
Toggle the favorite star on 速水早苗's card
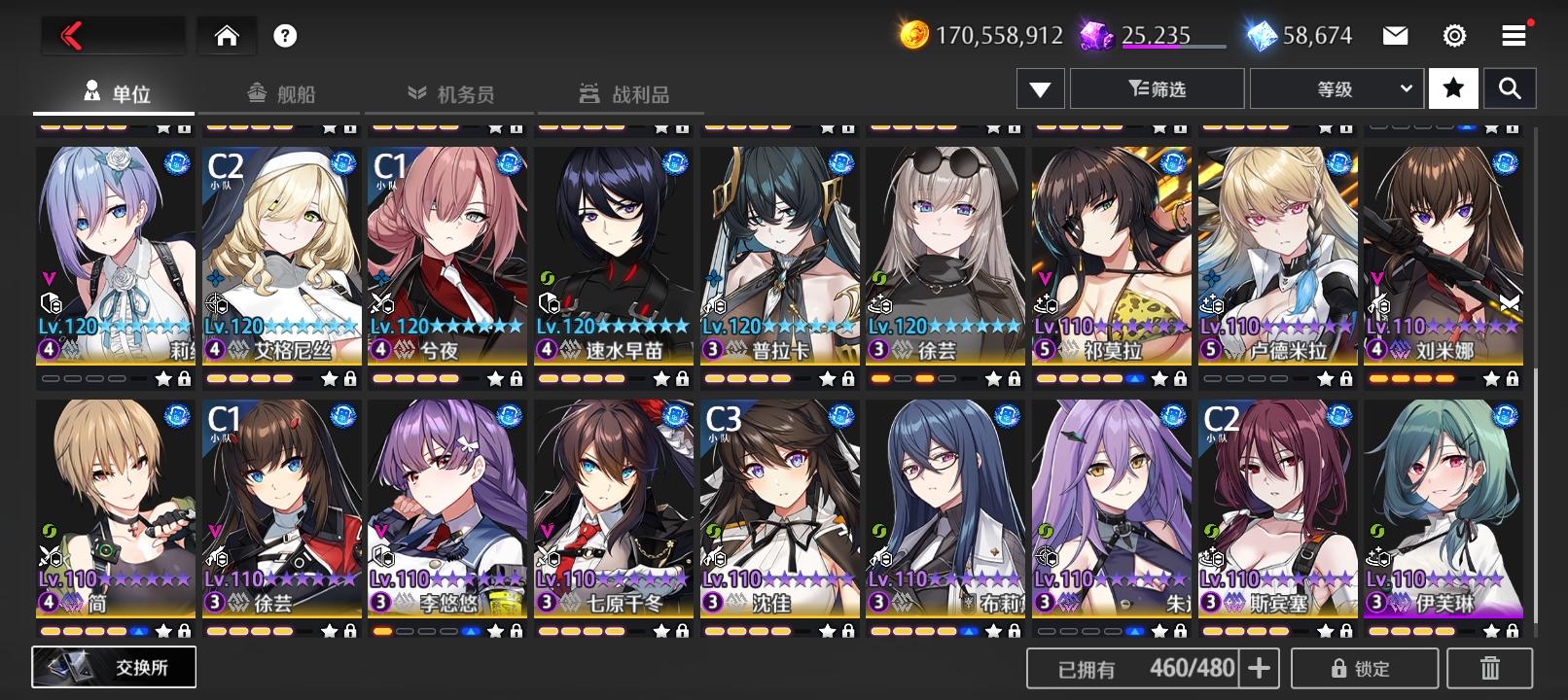pos(660,379)
